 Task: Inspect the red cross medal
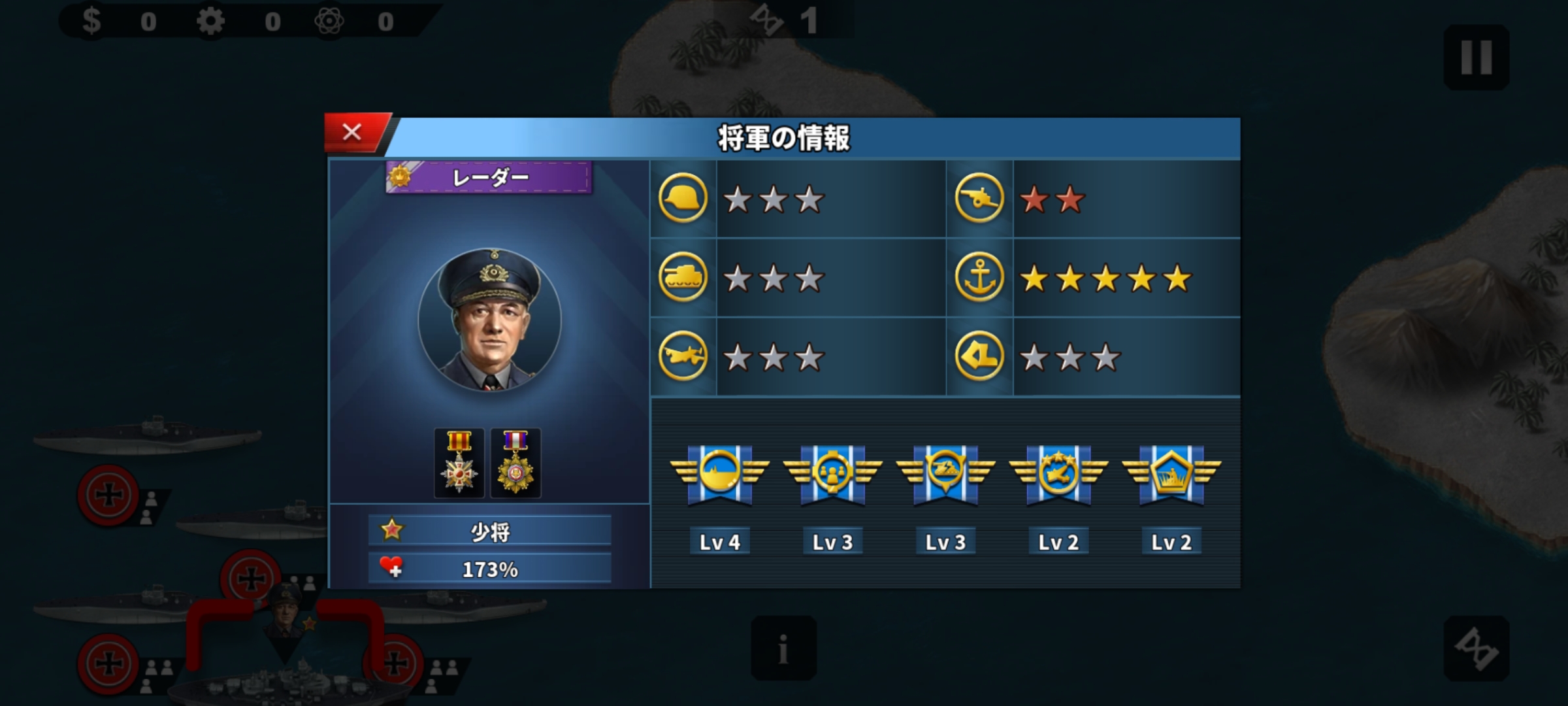point(459,463)
